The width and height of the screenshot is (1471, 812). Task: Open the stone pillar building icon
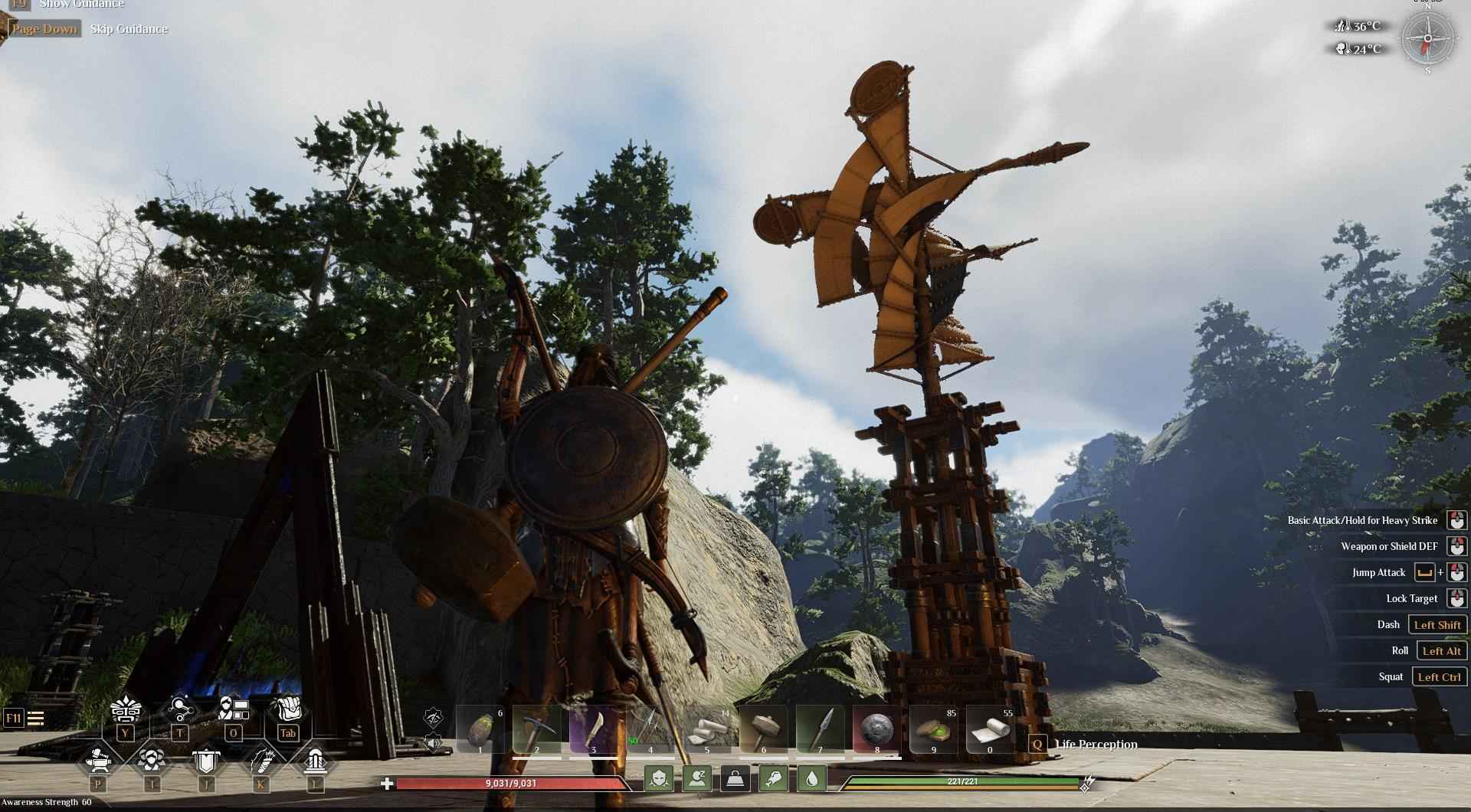[315, 761]
